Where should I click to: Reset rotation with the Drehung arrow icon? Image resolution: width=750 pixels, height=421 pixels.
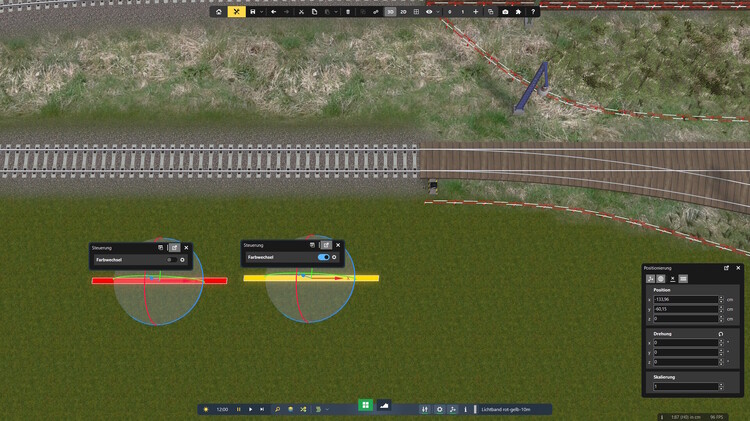click(x=720, y=334)
